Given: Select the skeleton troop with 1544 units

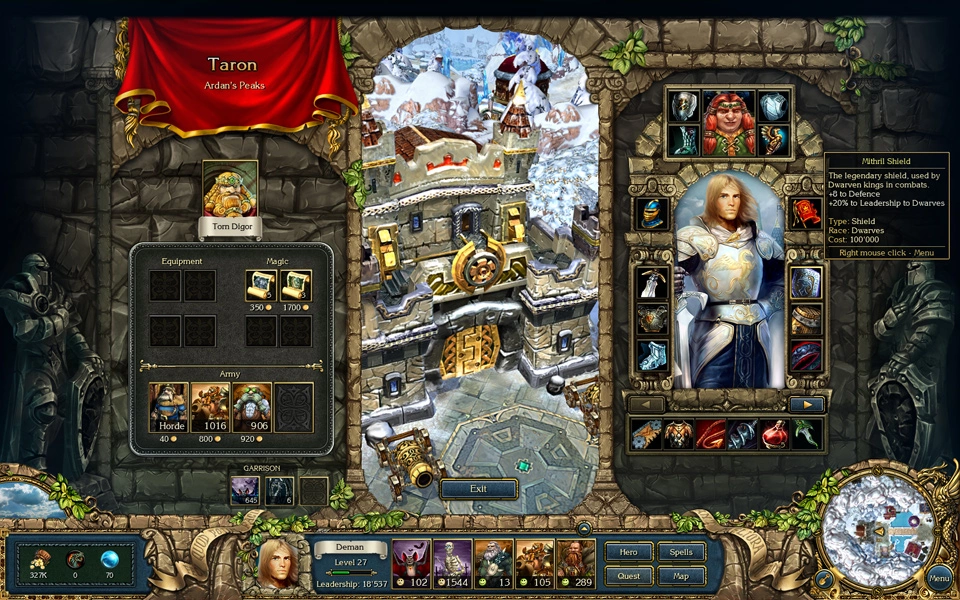Looking at the screenshot, I should point(452,560).
